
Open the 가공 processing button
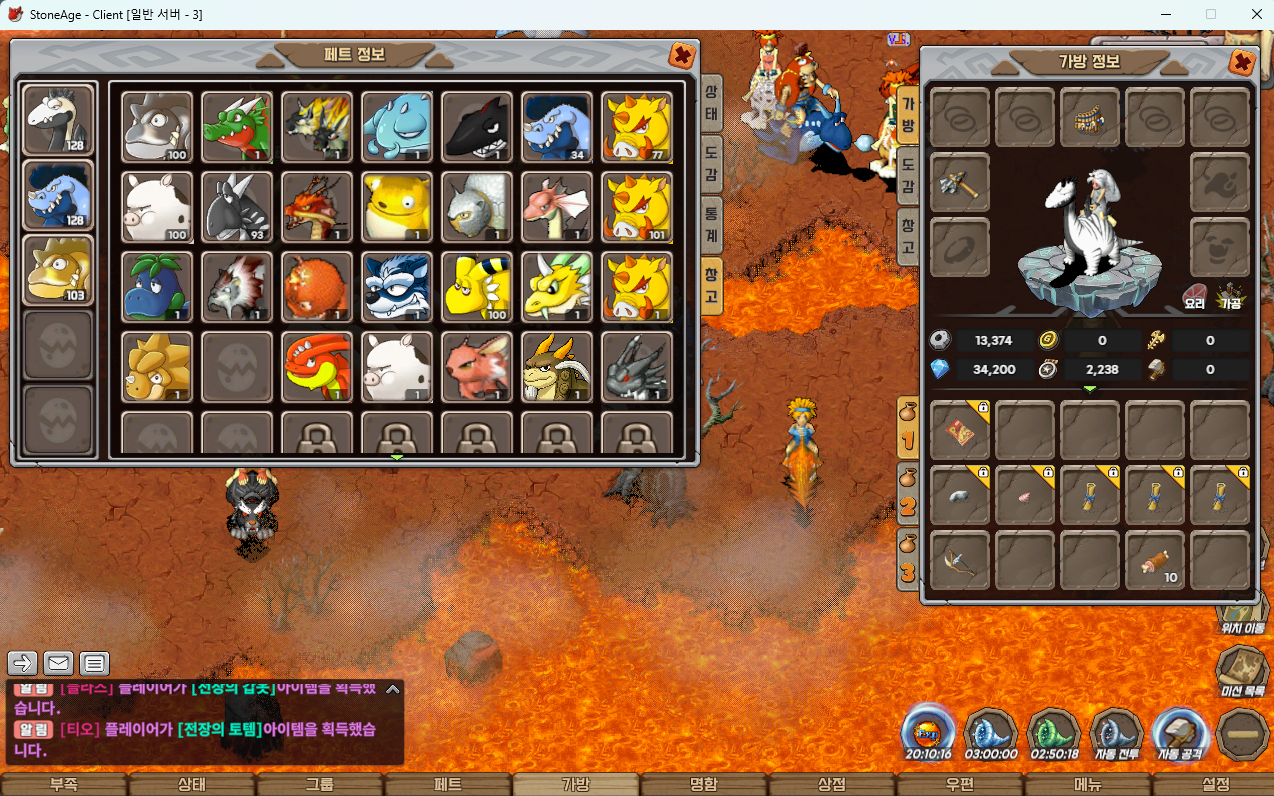(x=1229, y=296)
